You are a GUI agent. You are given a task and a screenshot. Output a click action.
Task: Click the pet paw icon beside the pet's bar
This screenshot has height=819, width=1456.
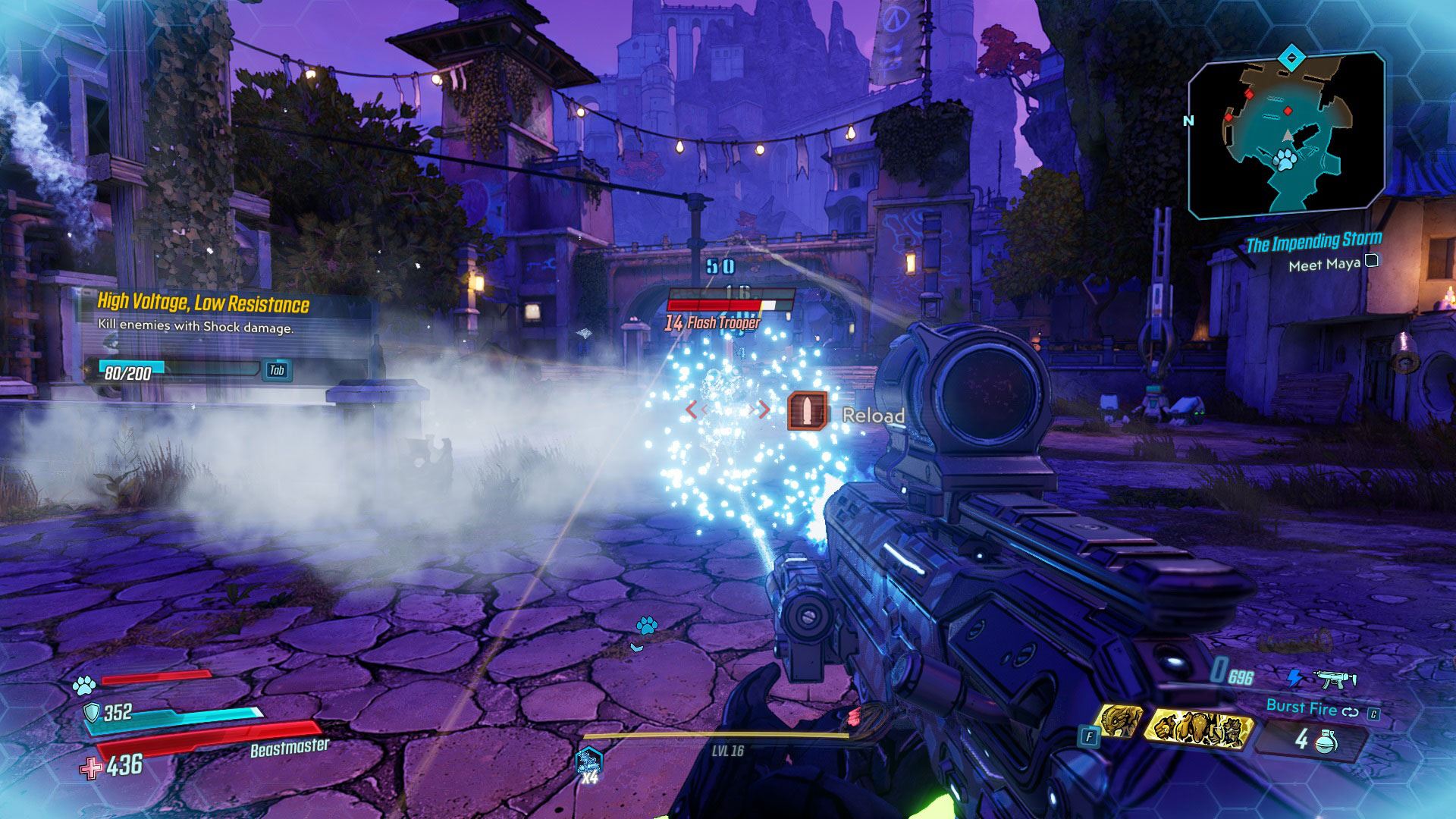click(84, 686)
